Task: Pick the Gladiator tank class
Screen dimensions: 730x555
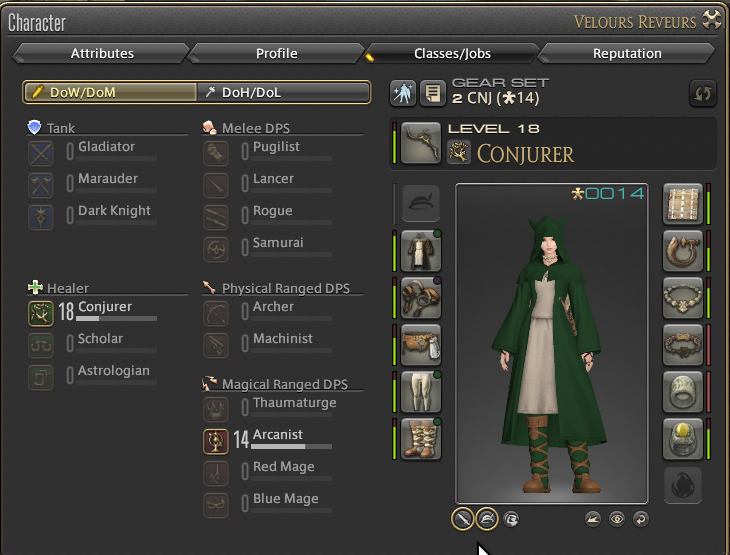Action: click(106, 148)
